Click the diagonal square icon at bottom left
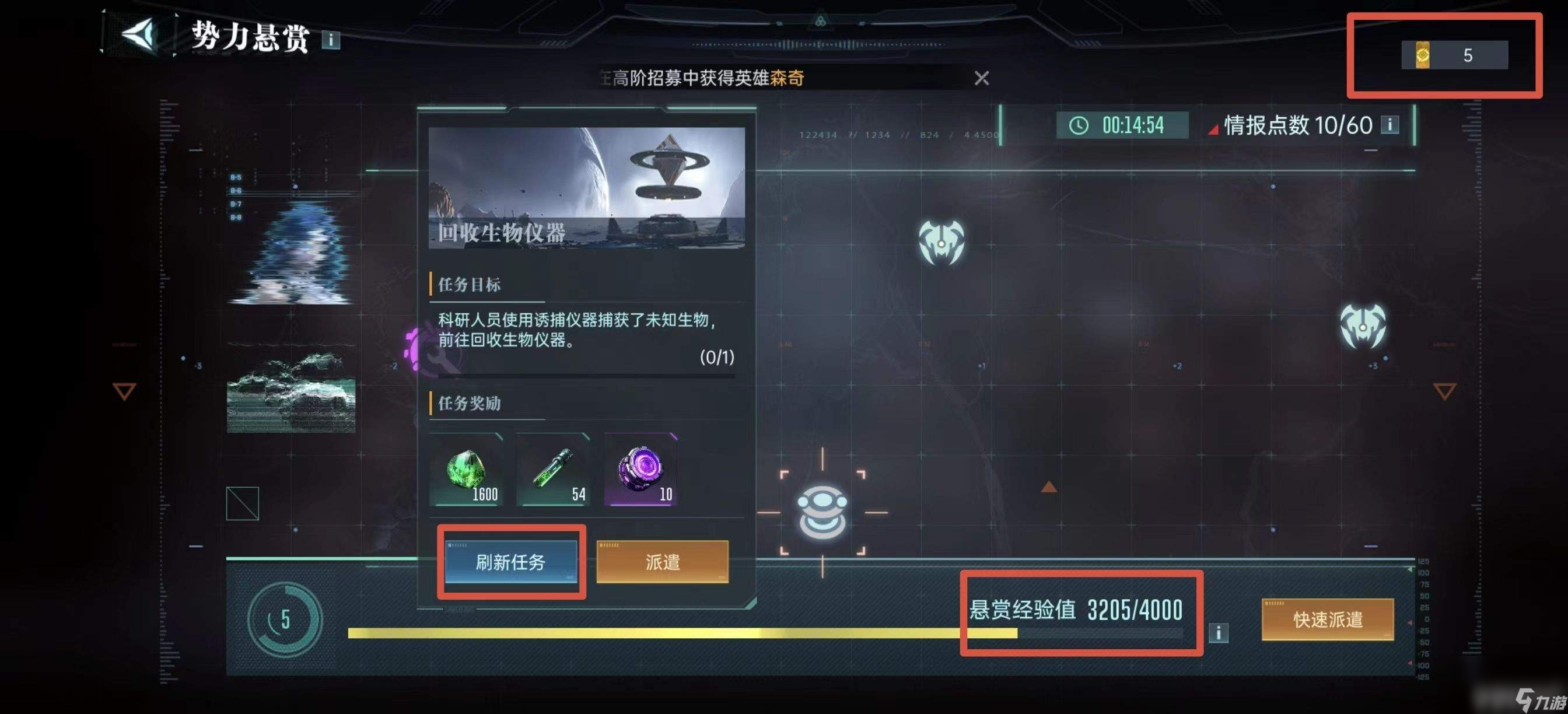 243,504
